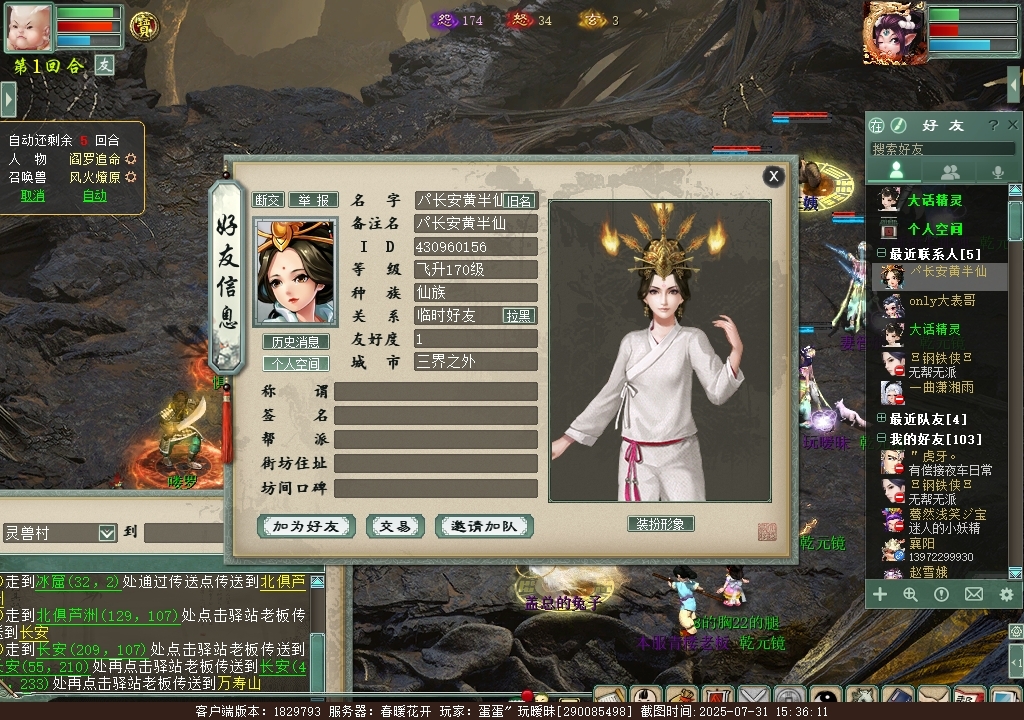Start a trade with 交易 button
This screenshot has height=720, width=1024.
point(395,526)
